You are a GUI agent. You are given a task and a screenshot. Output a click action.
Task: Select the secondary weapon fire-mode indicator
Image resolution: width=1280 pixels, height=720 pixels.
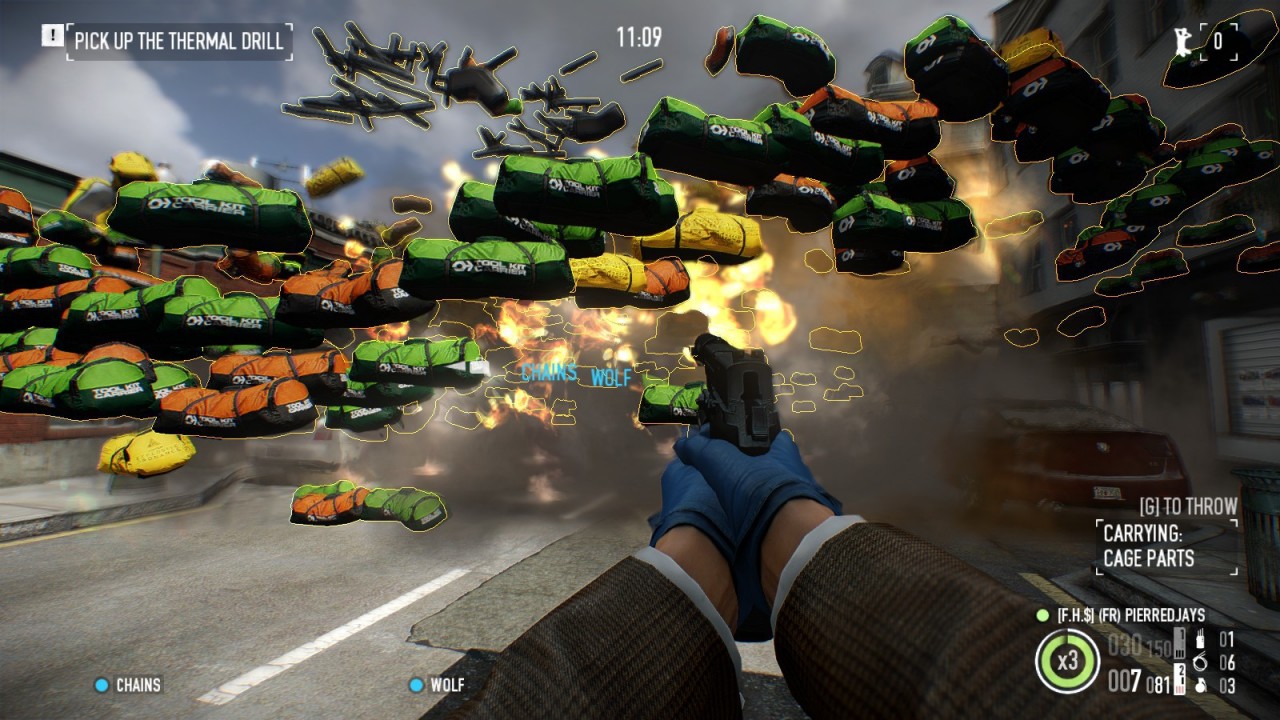(x=1180, y=680)
